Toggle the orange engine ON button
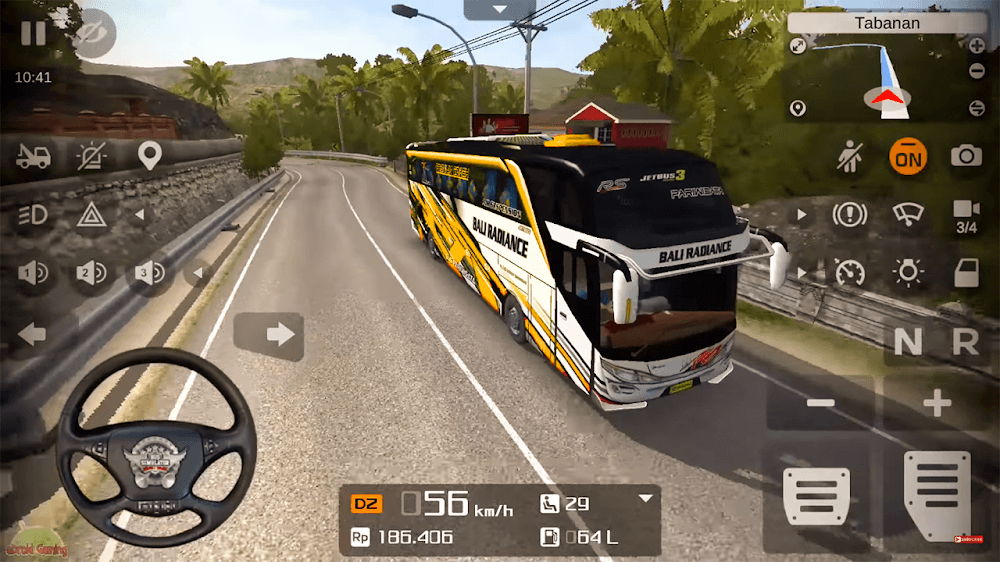Screen dimensions: 1000x562 (x=908, y=156)
